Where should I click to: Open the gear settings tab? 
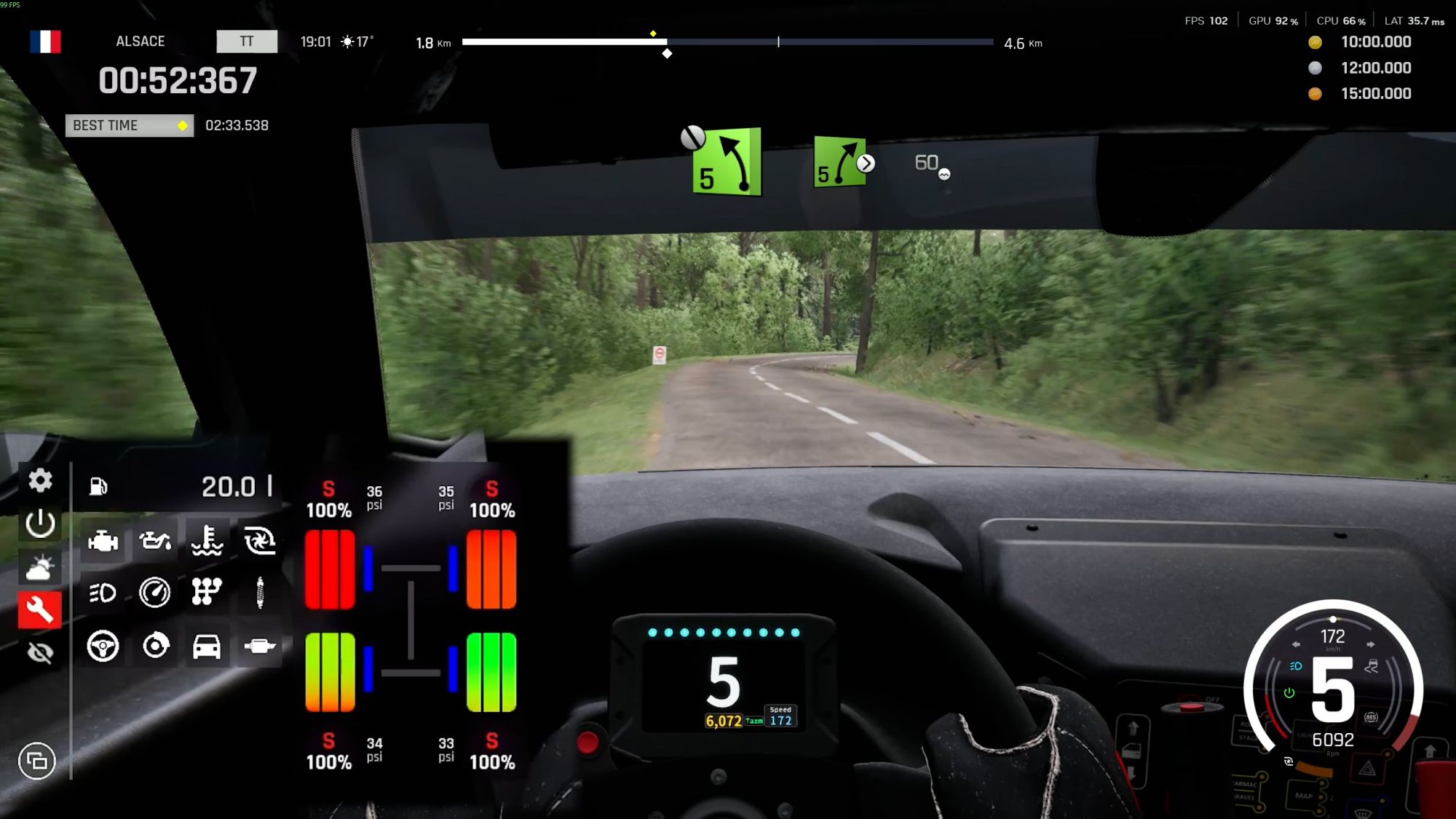[40, 480]
